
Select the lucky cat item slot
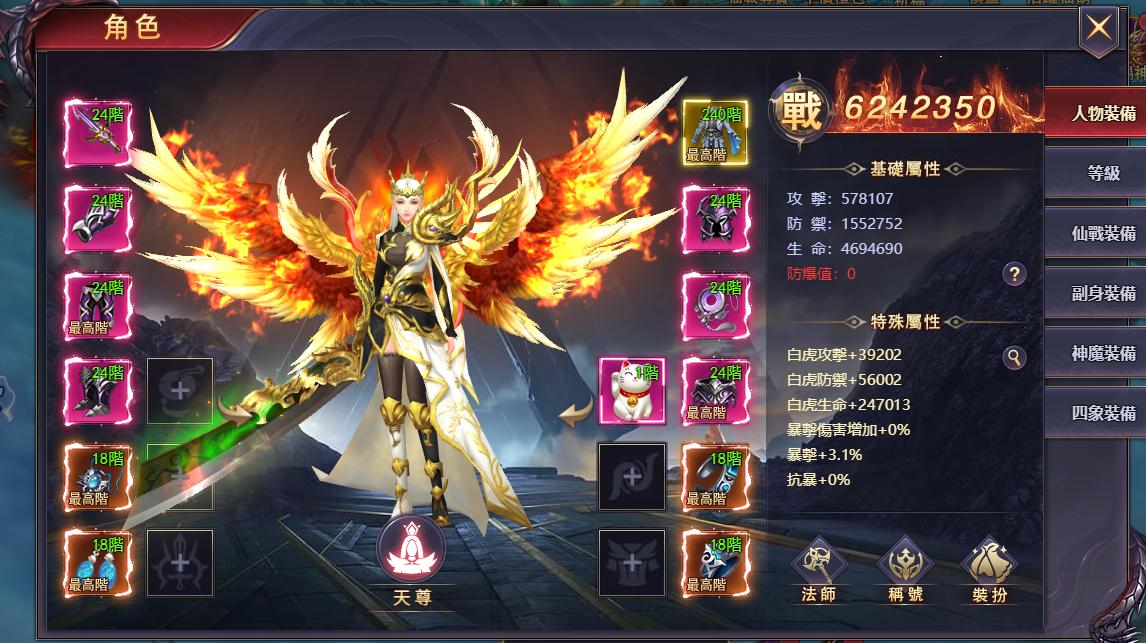631,390
